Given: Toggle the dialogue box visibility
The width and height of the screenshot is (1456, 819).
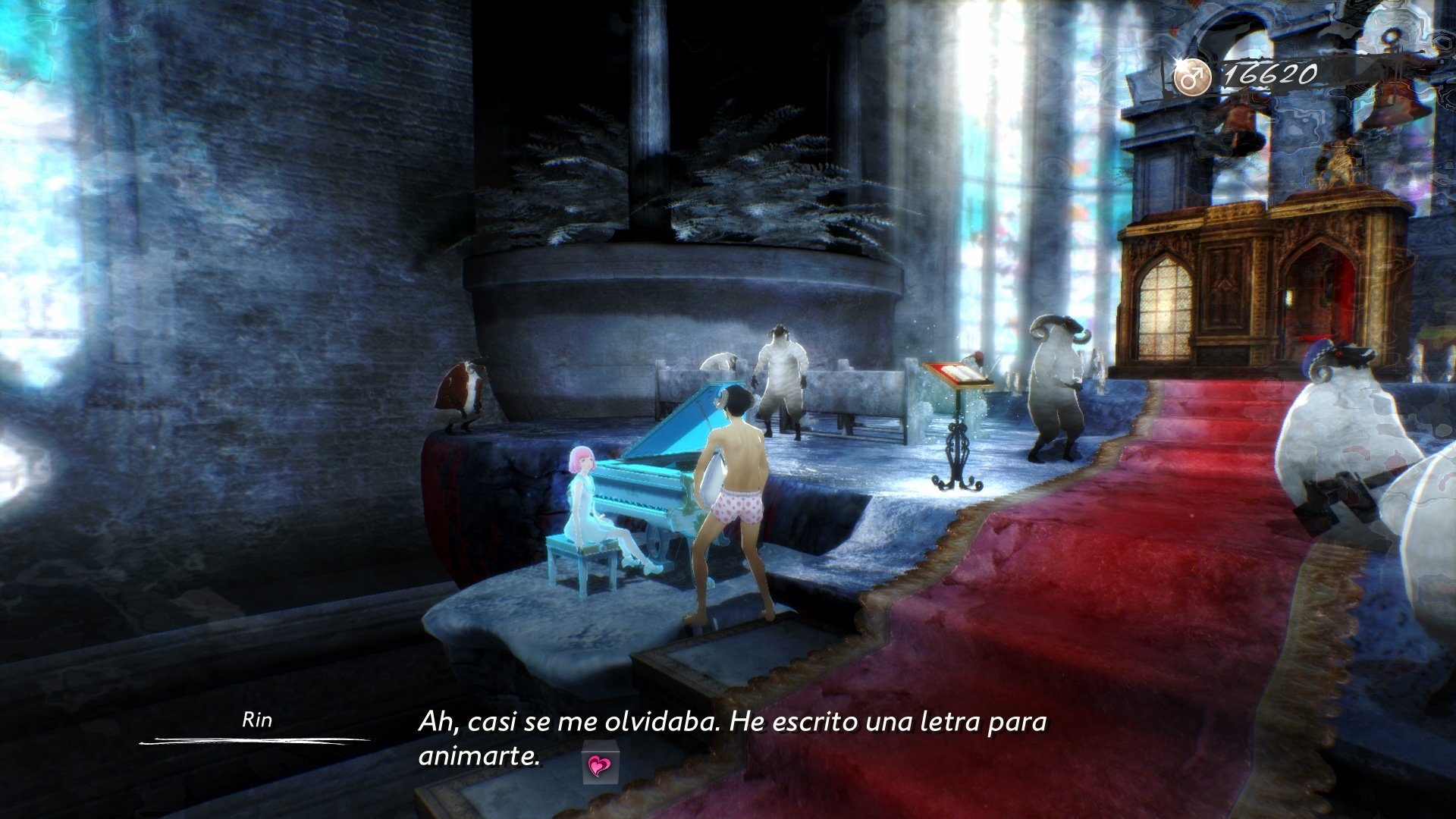Looking at the screenshot, I should [728, 739].
